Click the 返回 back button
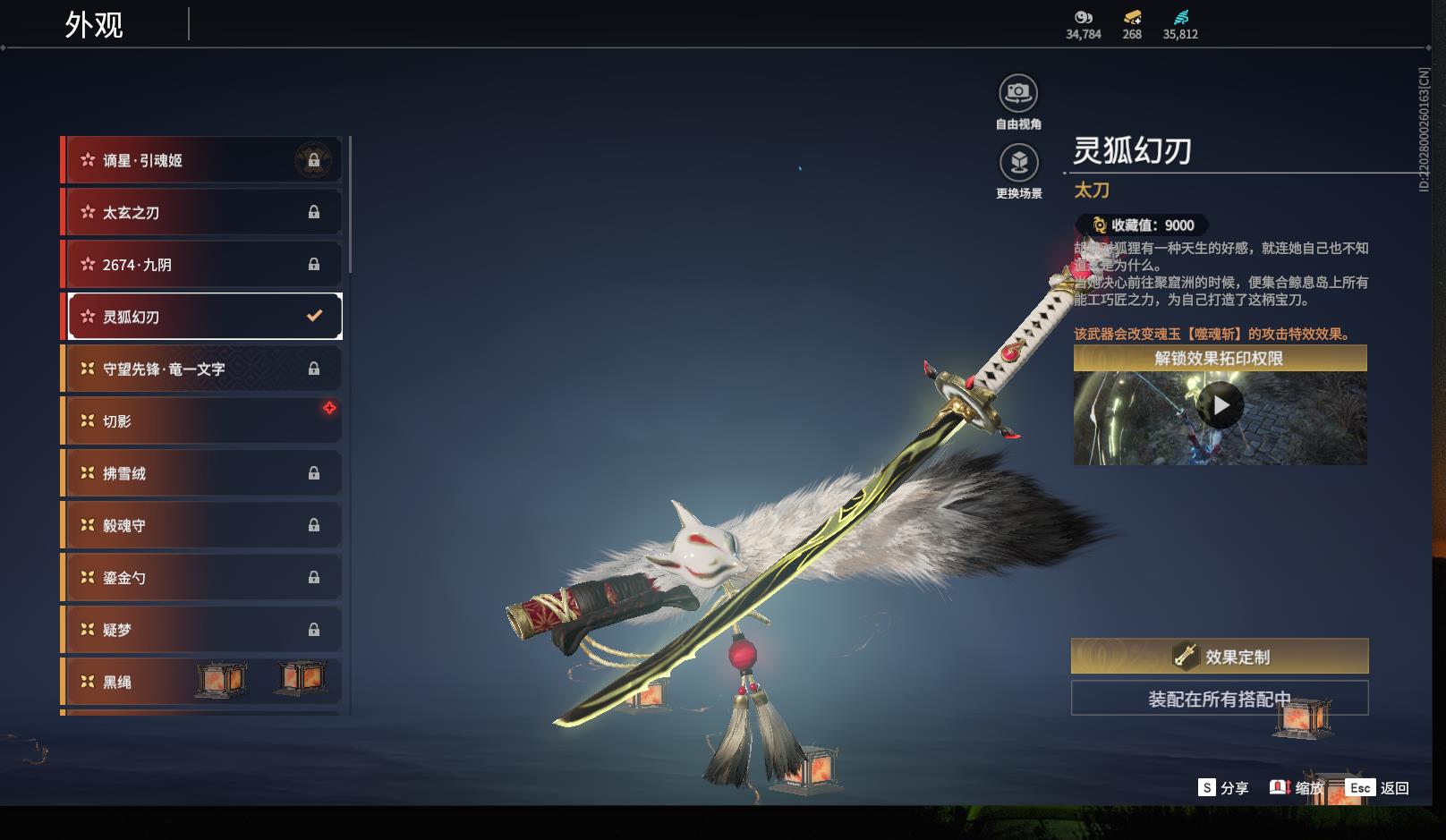Screen dimensions: 1446x840 pos(1378,787)
